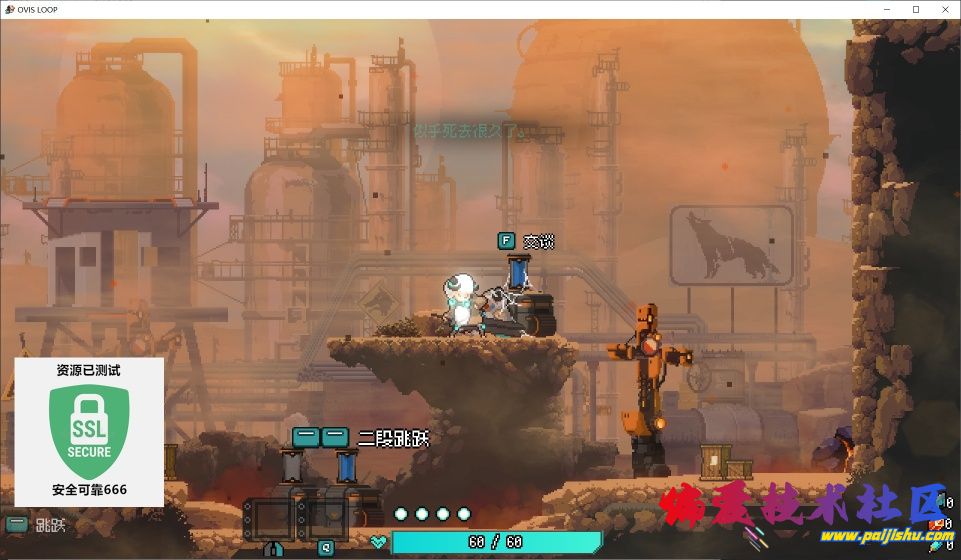Close the OVIS LOOP window
This screenshot has height=560, width=961.
[944, 9]
